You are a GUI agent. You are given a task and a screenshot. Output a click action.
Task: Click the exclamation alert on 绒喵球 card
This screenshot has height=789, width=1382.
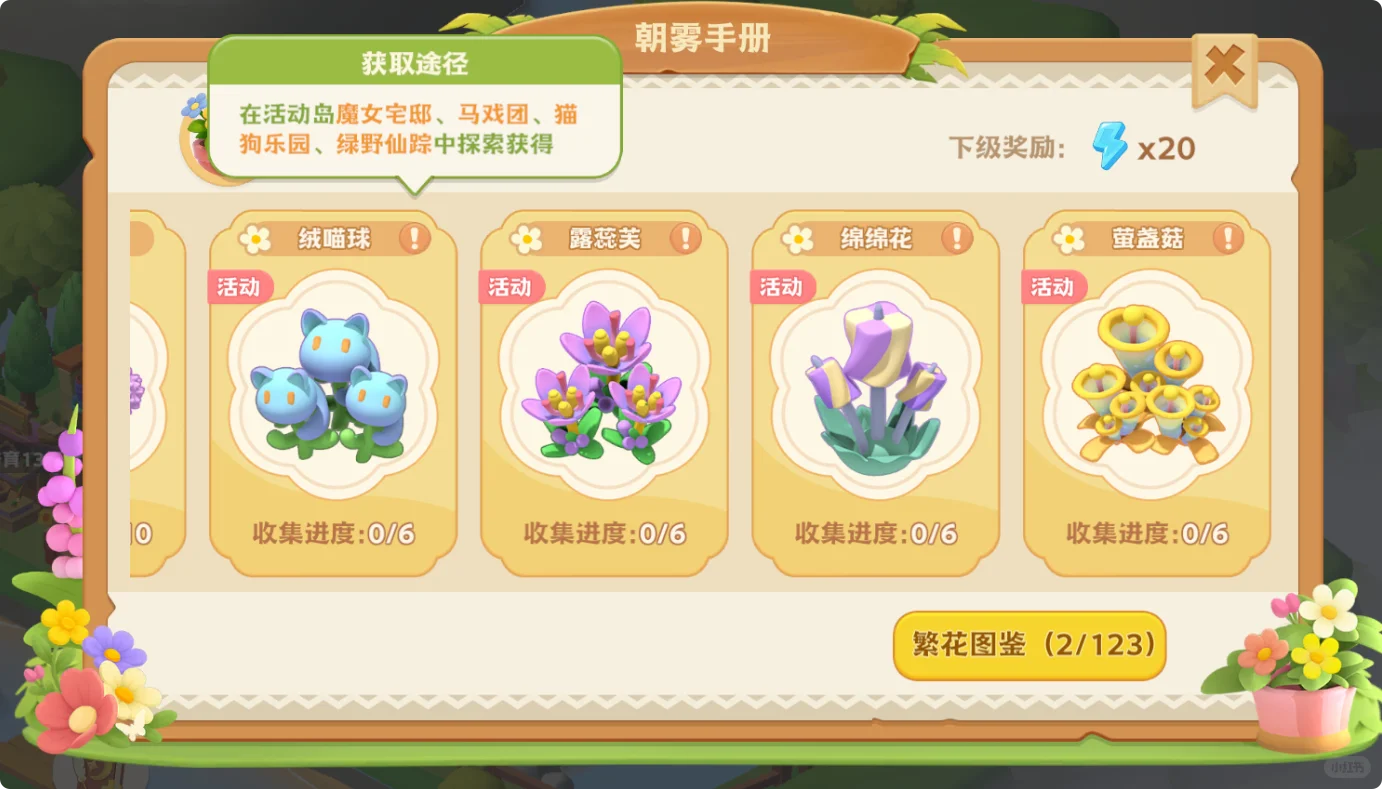(415, 238)
